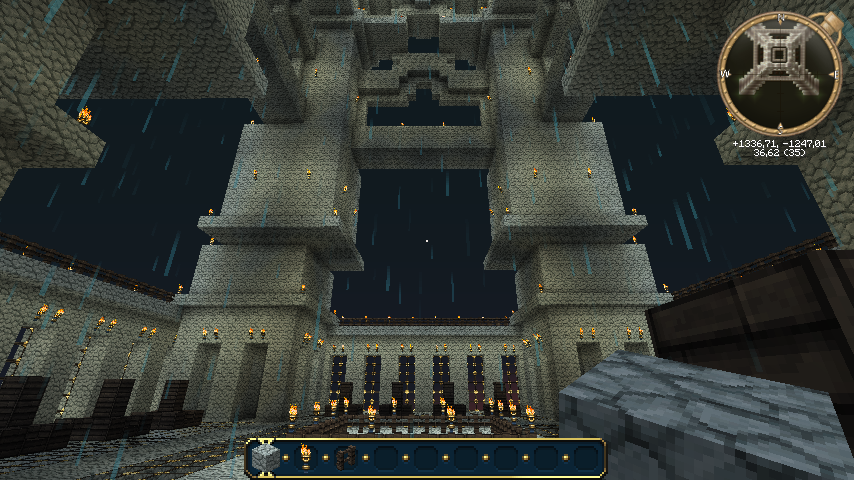The image size is (854, 480).
Task: Click the circular compass minimap
Action: pyautogui.click(x=778, y=73)
